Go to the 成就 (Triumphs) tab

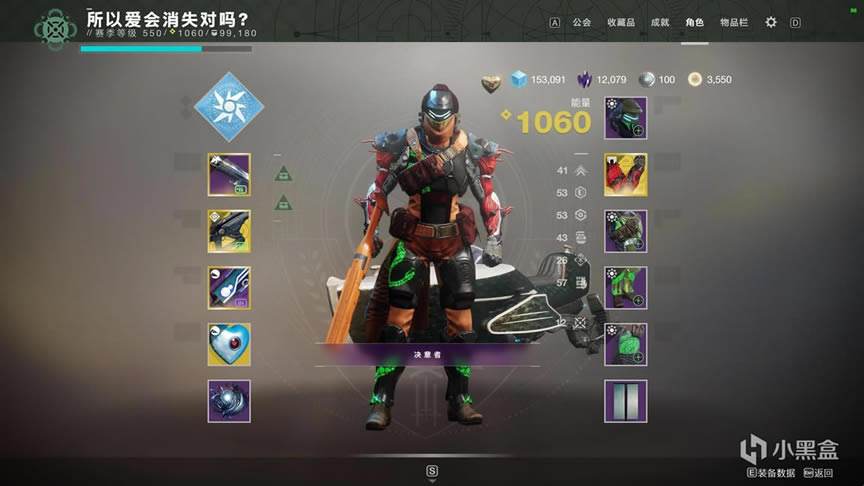coord(660,22)
